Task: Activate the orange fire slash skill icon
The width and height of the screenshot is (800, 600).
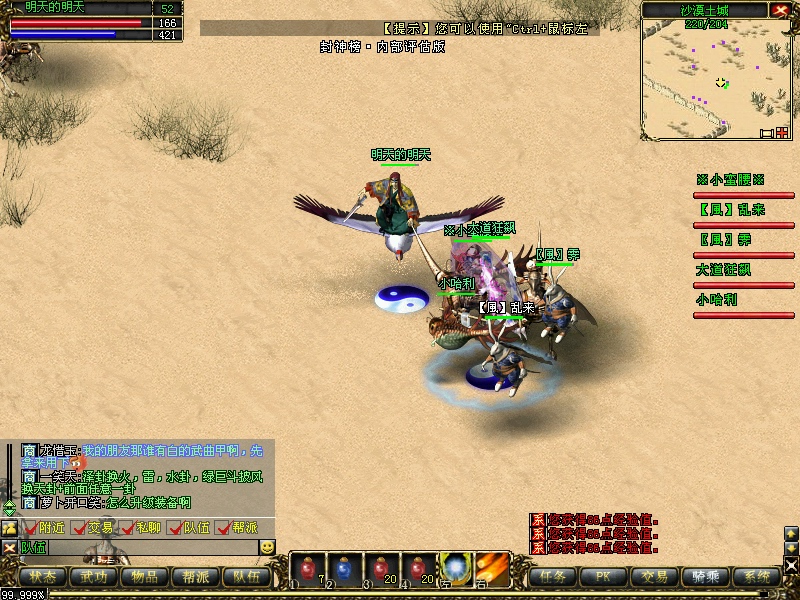Action: click(x=493, y=568)
